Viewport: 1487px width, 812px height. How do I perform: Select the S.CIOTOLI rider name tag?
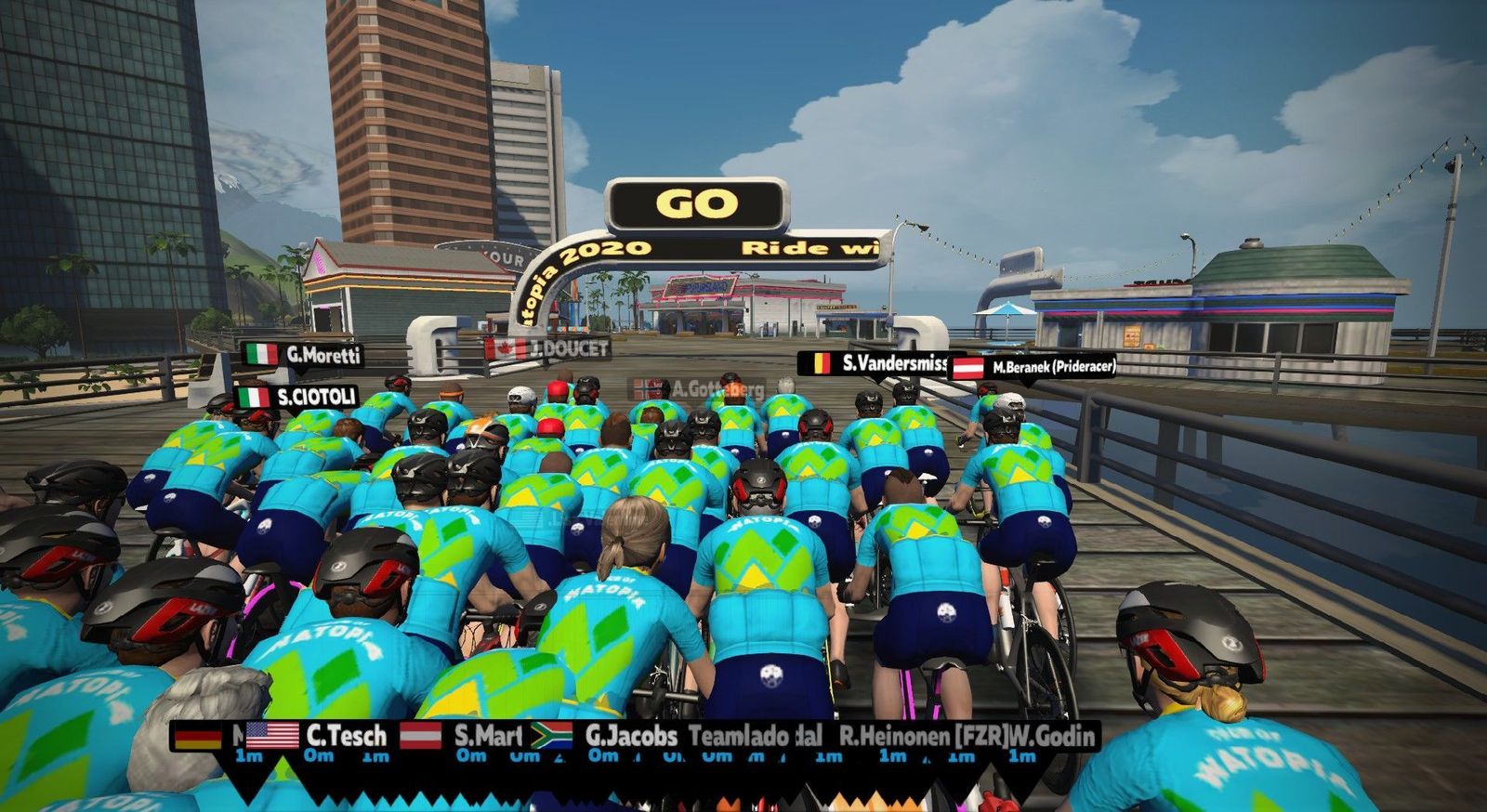coord(297,397)
